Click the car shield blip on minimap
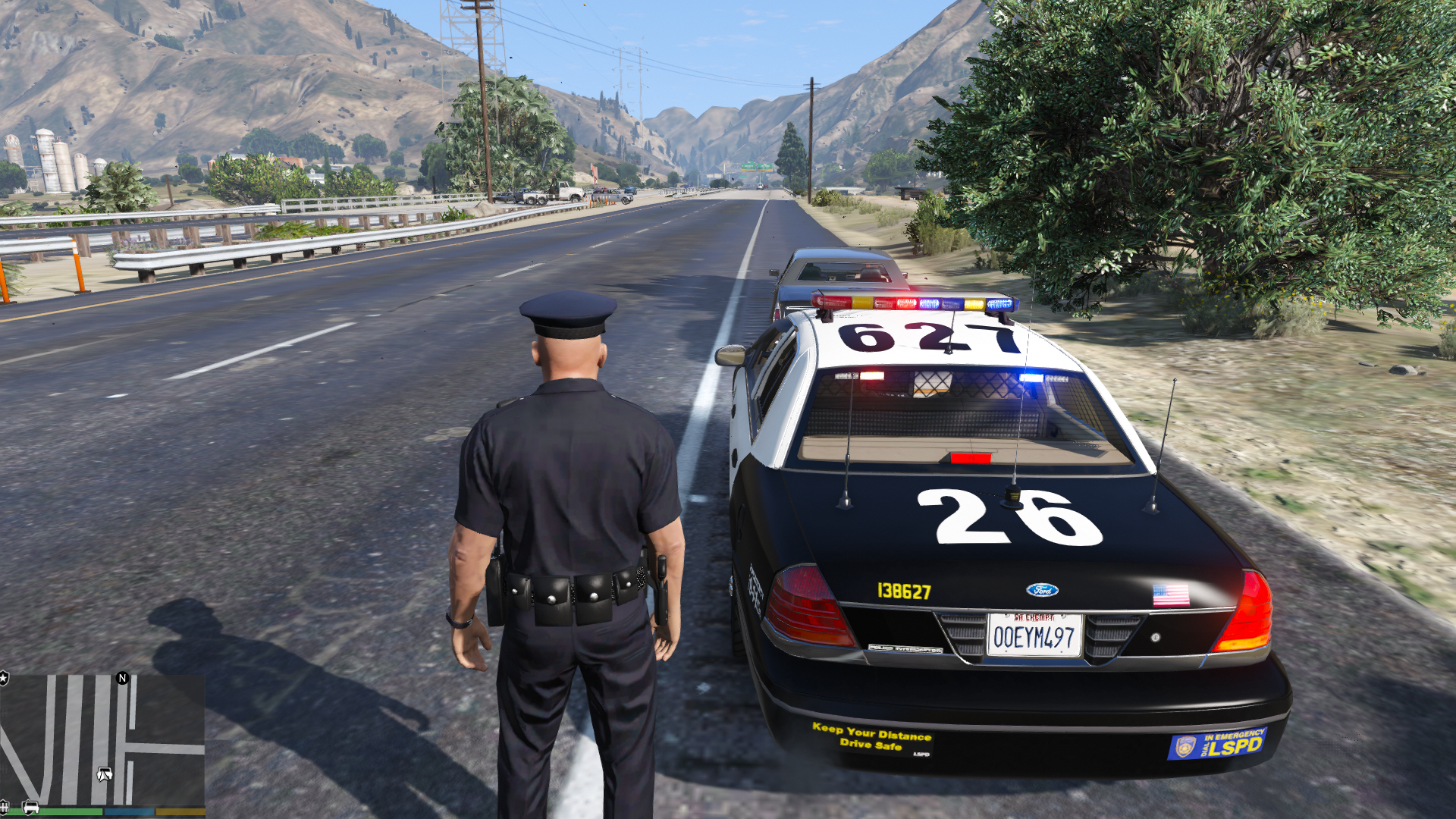Image resolution: width=1456 pixels, height=819 pixels. pyautogui.click(x=30, y=807)
